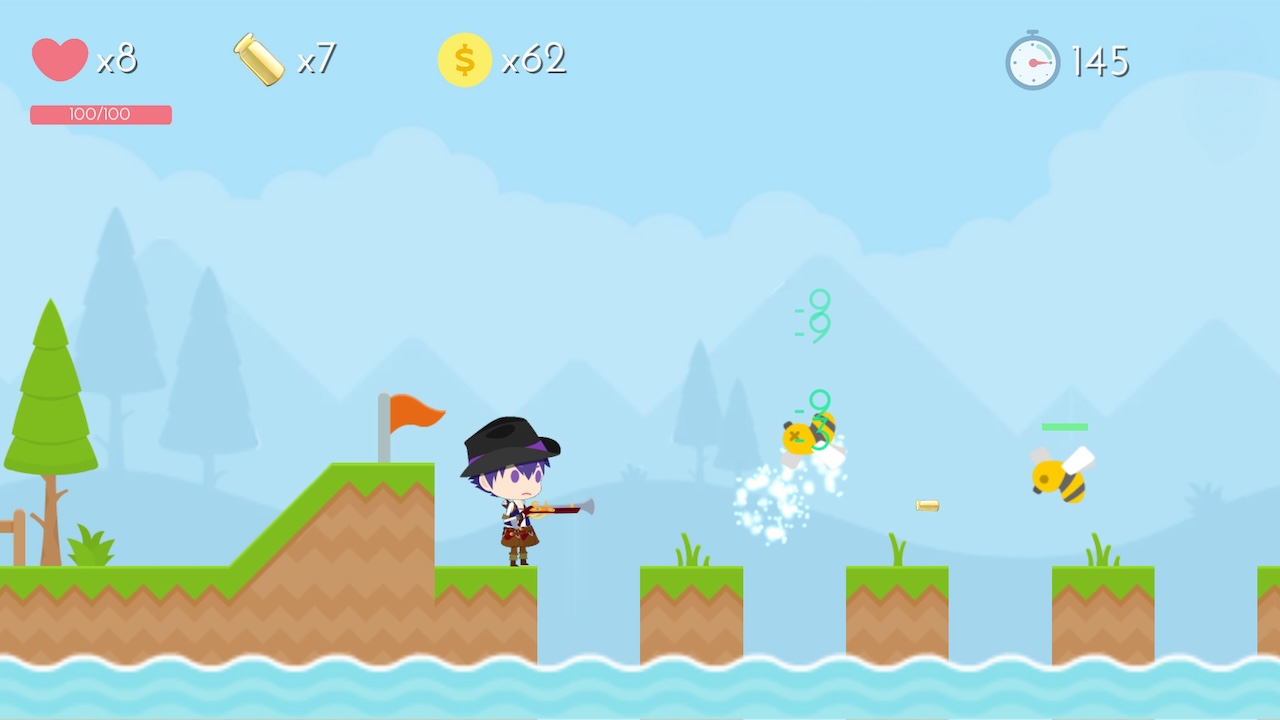Screen dimensions: 1280x720
Task: Click the floating green score digits
Action: pyautogui.click(x=812, y=315)
